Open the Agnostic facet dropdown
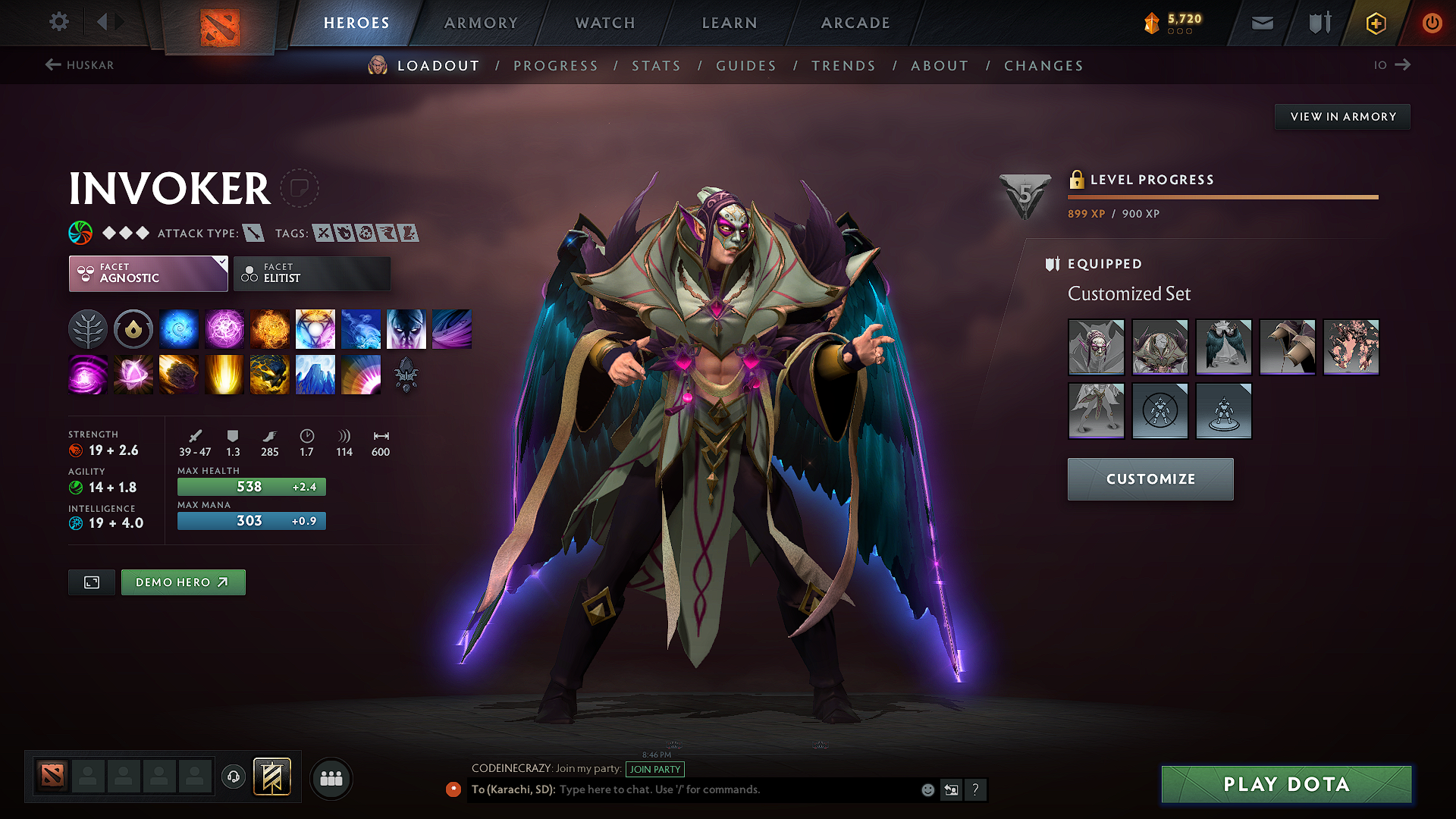Screen dimensions: 1456x819 (148, 273)
